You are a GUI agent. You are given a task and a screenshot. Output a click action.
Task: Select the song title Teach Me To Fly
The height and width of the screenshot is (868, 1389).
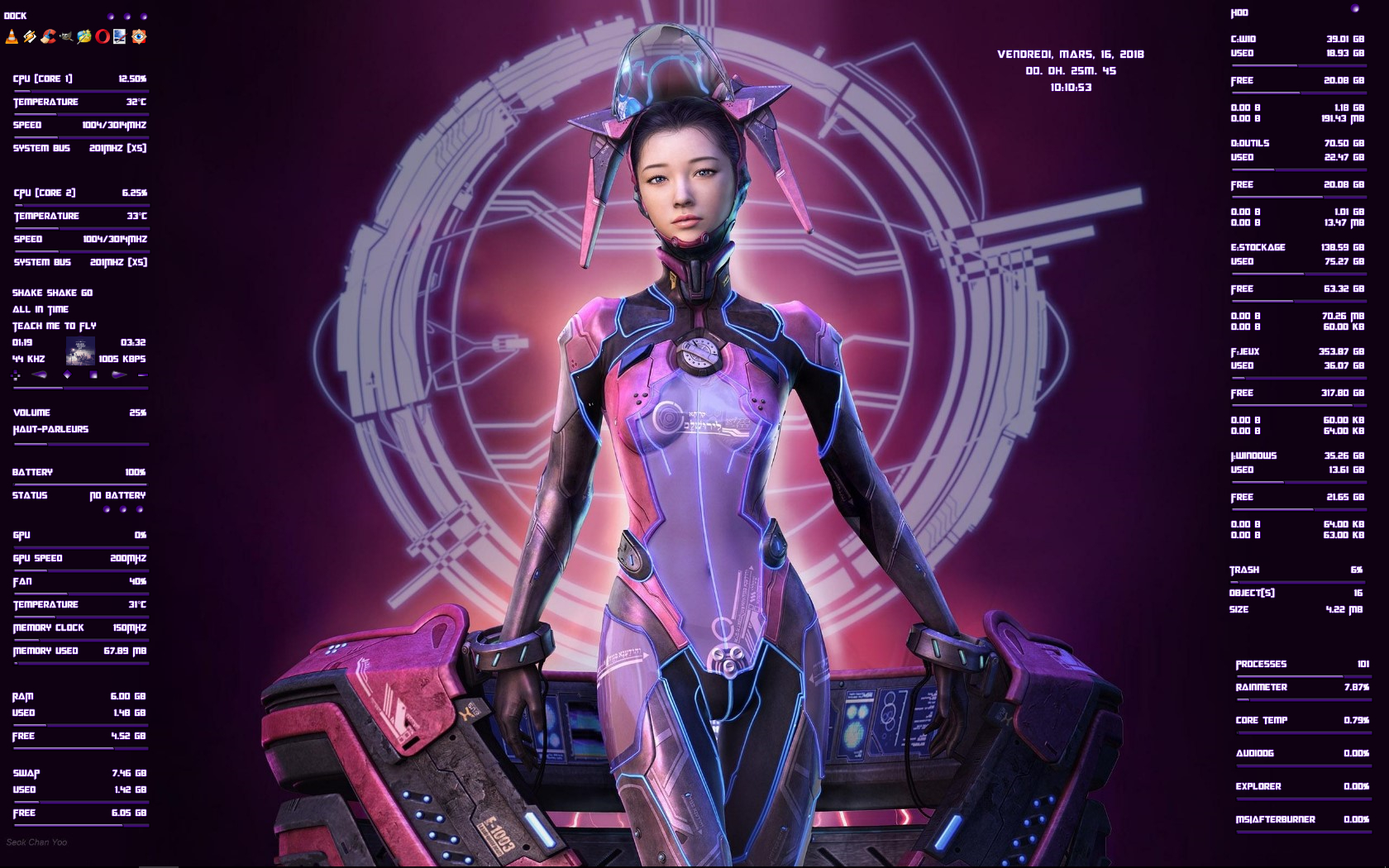(x=54, y=326)
